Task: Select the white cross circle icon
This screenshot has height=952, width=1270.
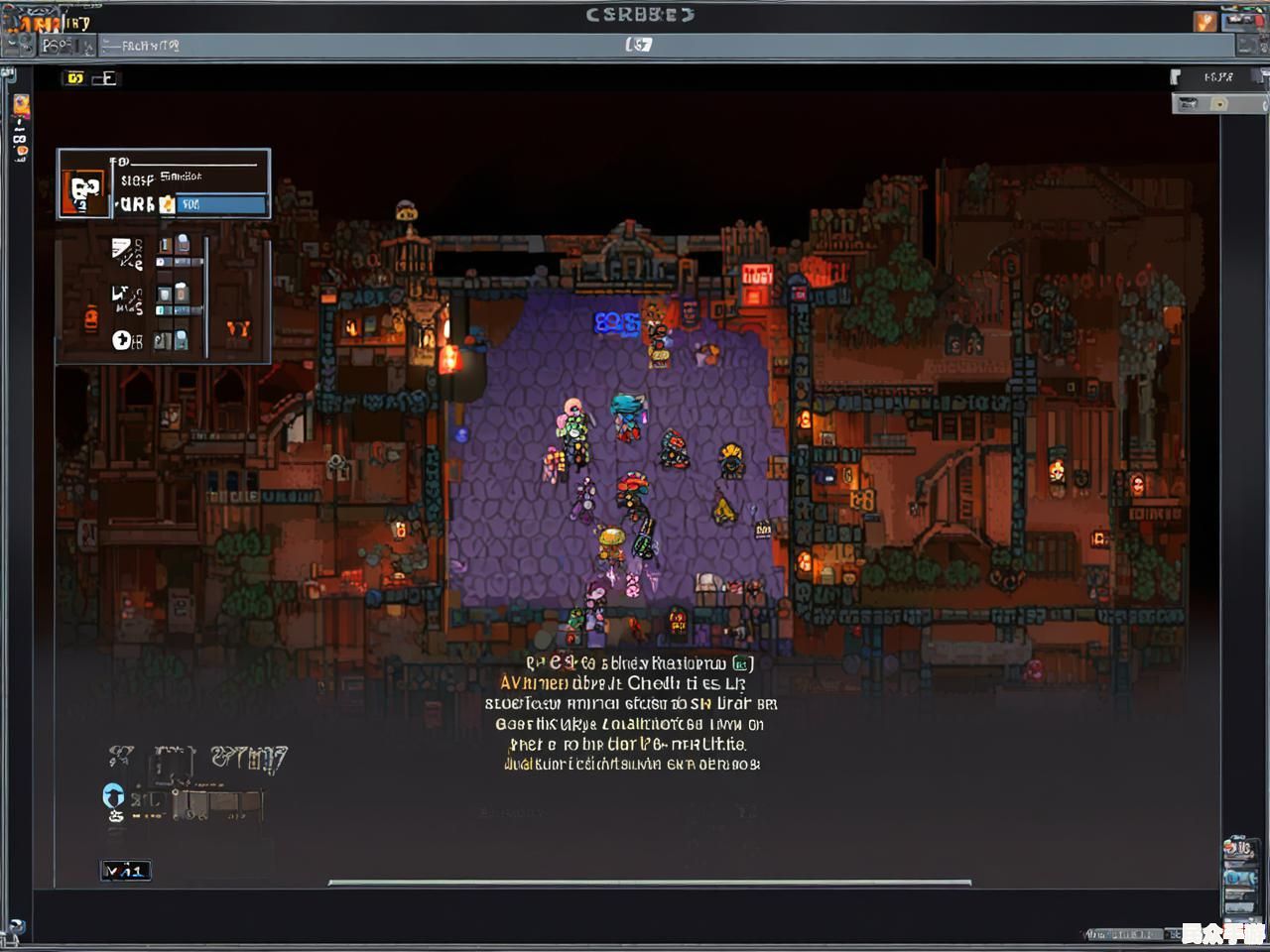Action: tap(122, 340)
